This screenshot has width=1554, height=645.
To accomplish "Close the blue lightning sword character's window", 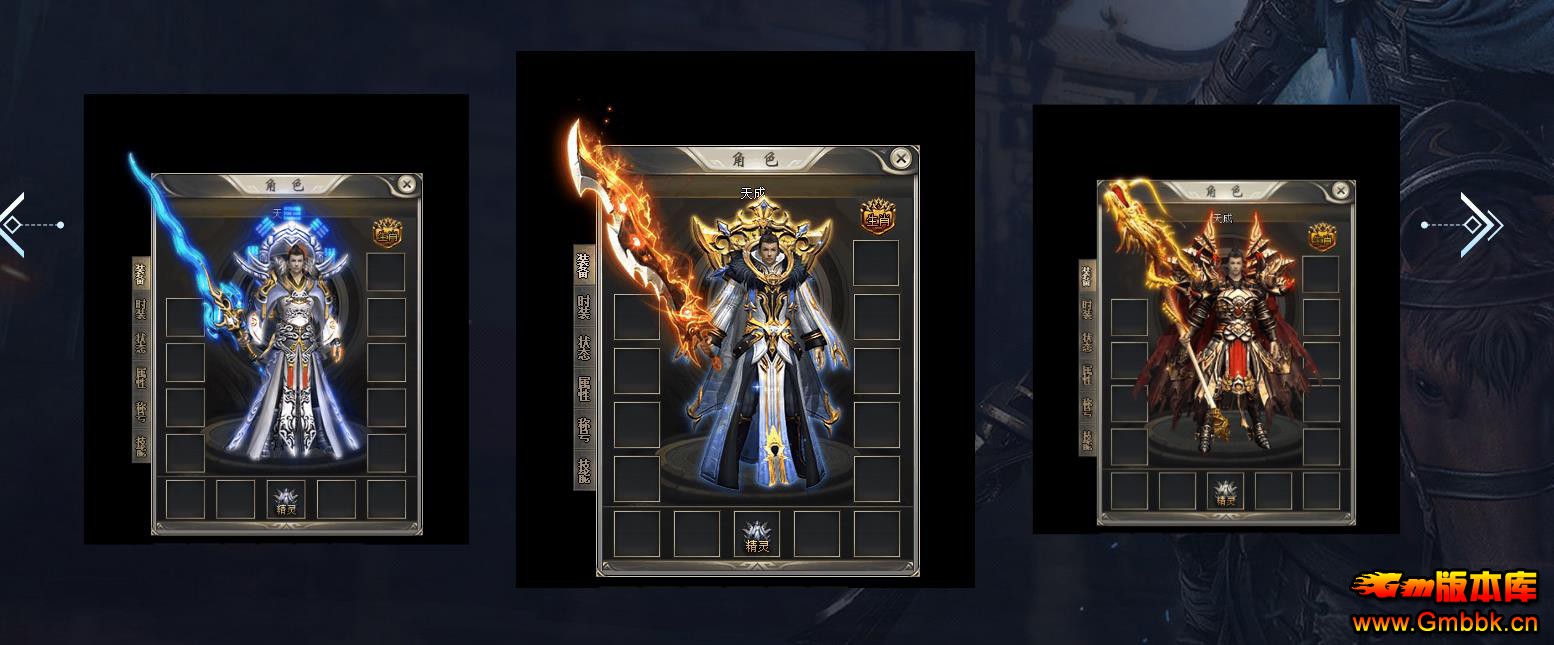I will (406, 184).
